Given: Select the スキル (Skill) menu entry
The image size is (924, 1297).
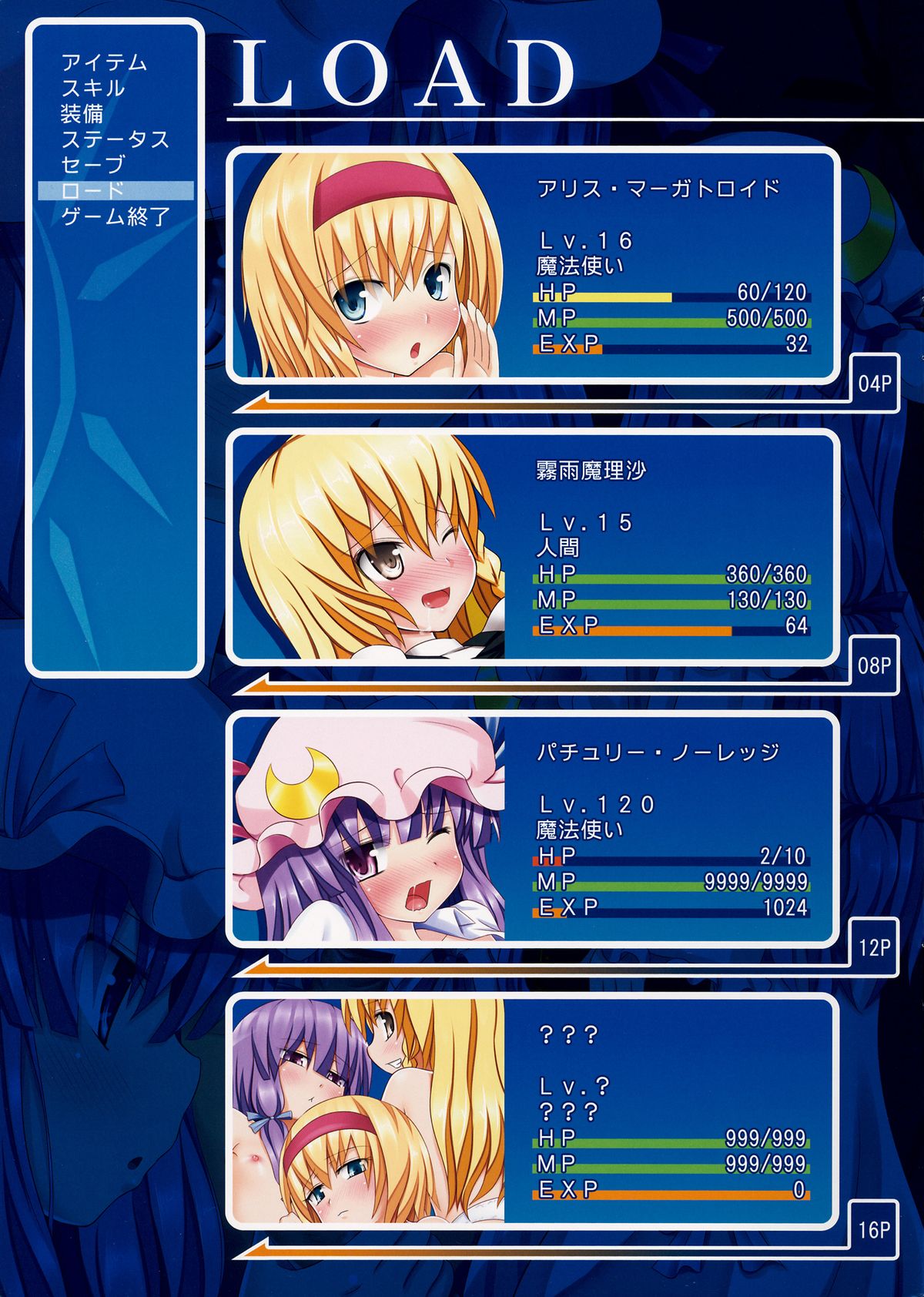Looking at the screenshot, I should coord(92,88).
